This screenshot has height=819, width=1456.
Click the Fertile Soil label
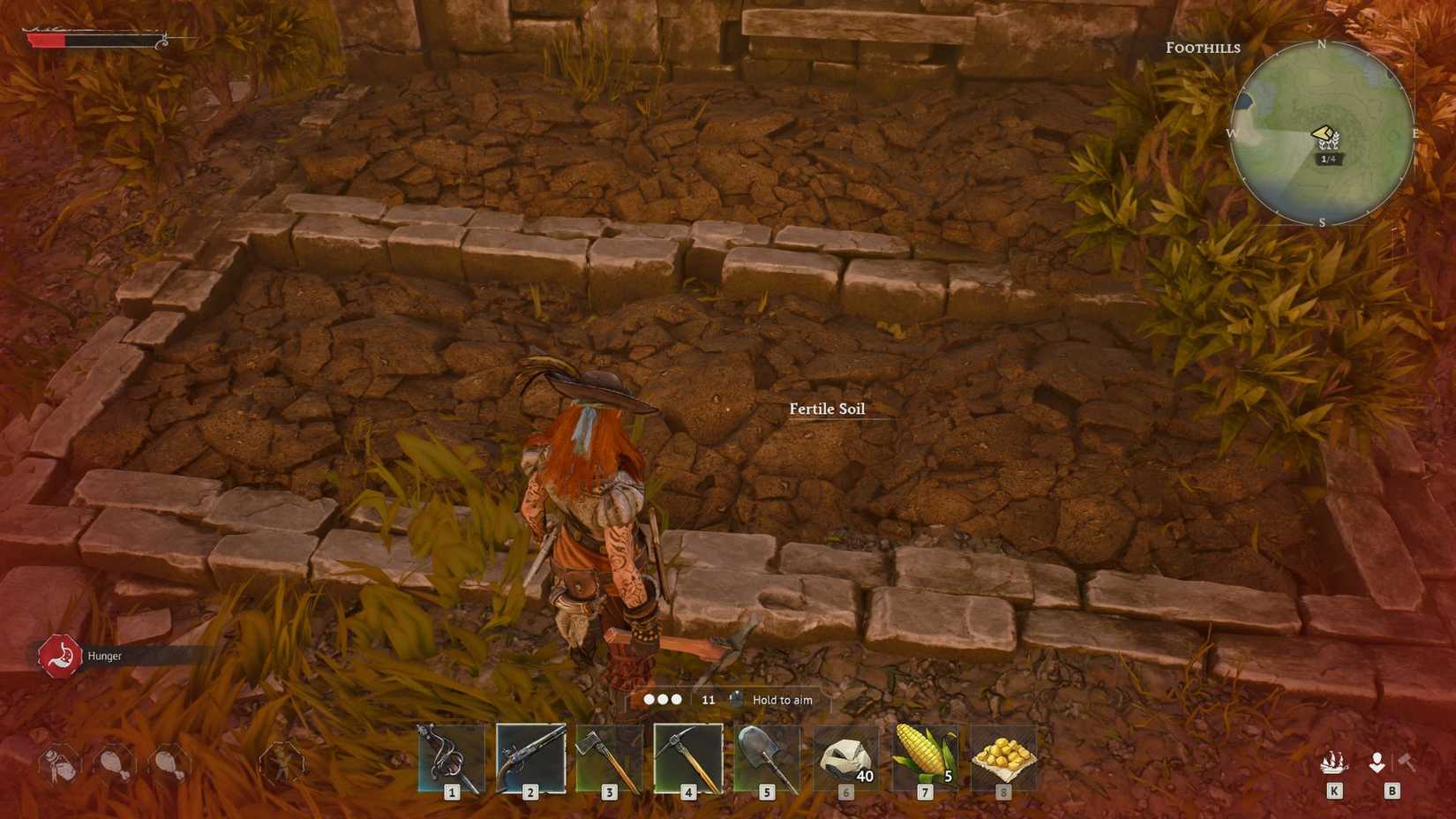pyautogui.click(x=827, y=409)
